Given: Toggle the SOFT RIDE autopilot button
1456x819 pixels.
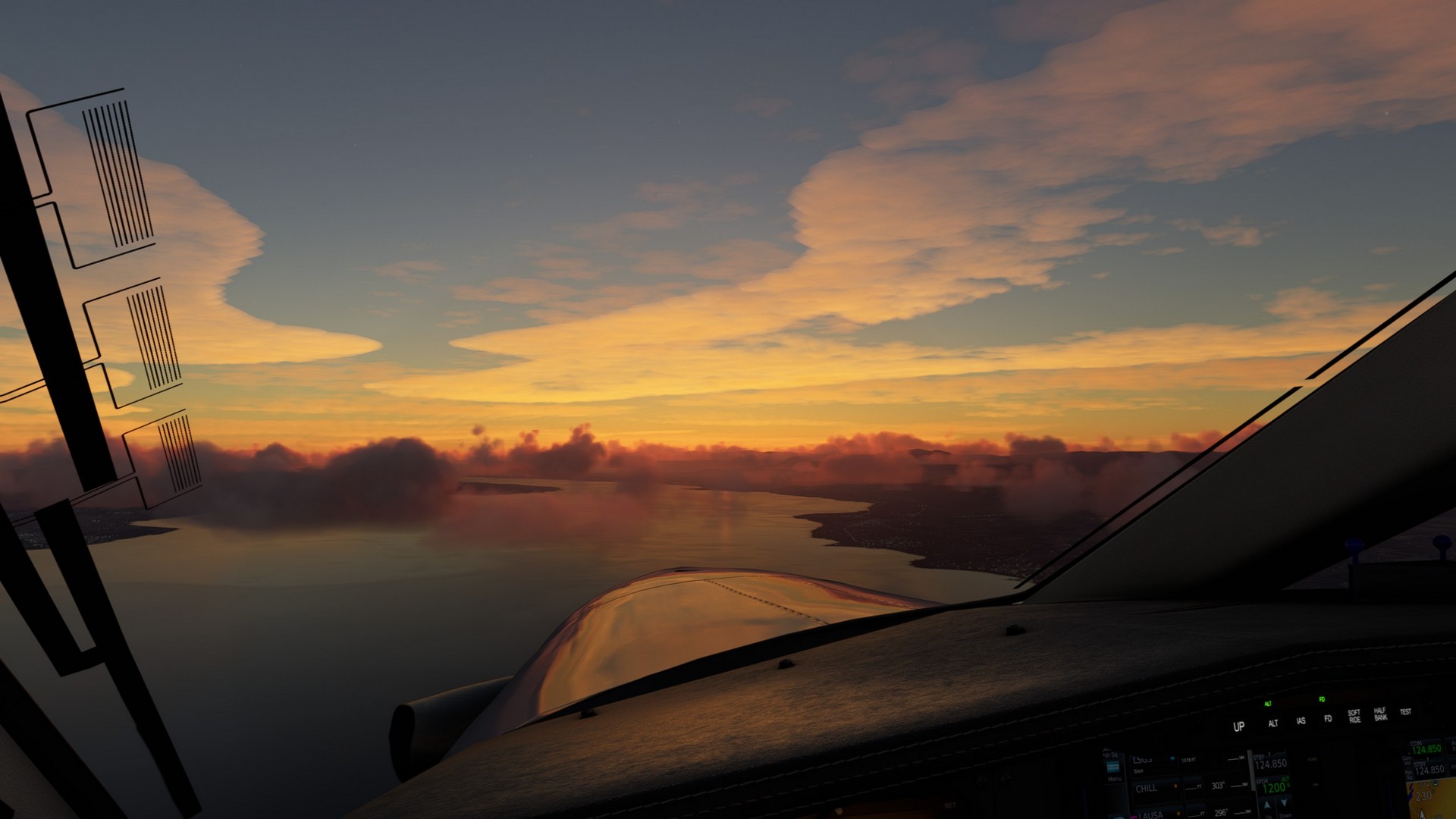Looking at the screenshot, I should 1354,716.
